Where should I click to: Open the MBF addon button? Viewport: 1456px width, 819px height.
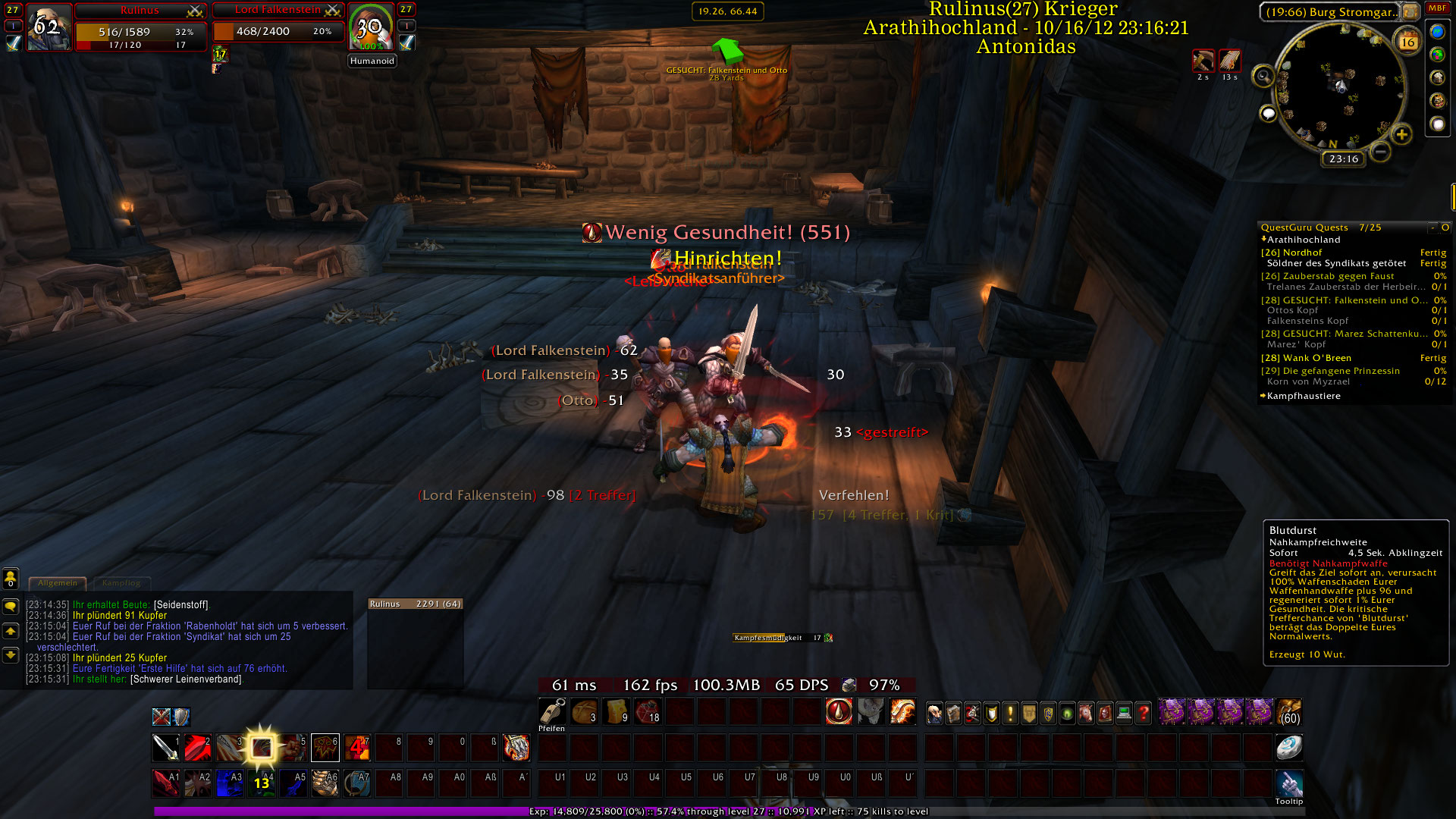tap(1437, 8)
